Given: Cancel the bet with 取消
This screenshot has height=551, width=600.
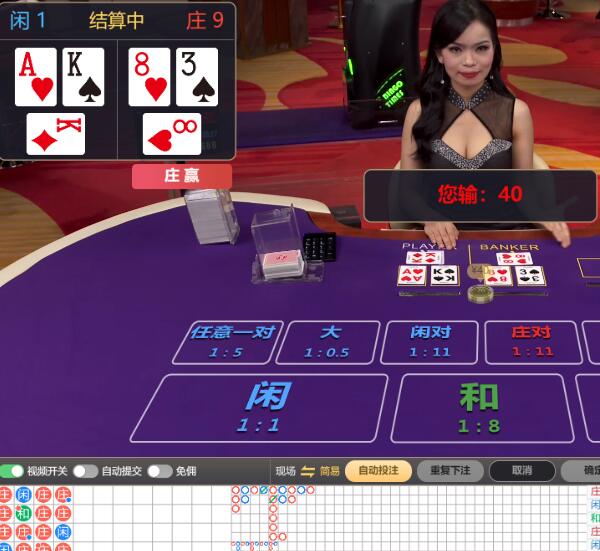Looking at the screenshot, I should pos(521,471).
